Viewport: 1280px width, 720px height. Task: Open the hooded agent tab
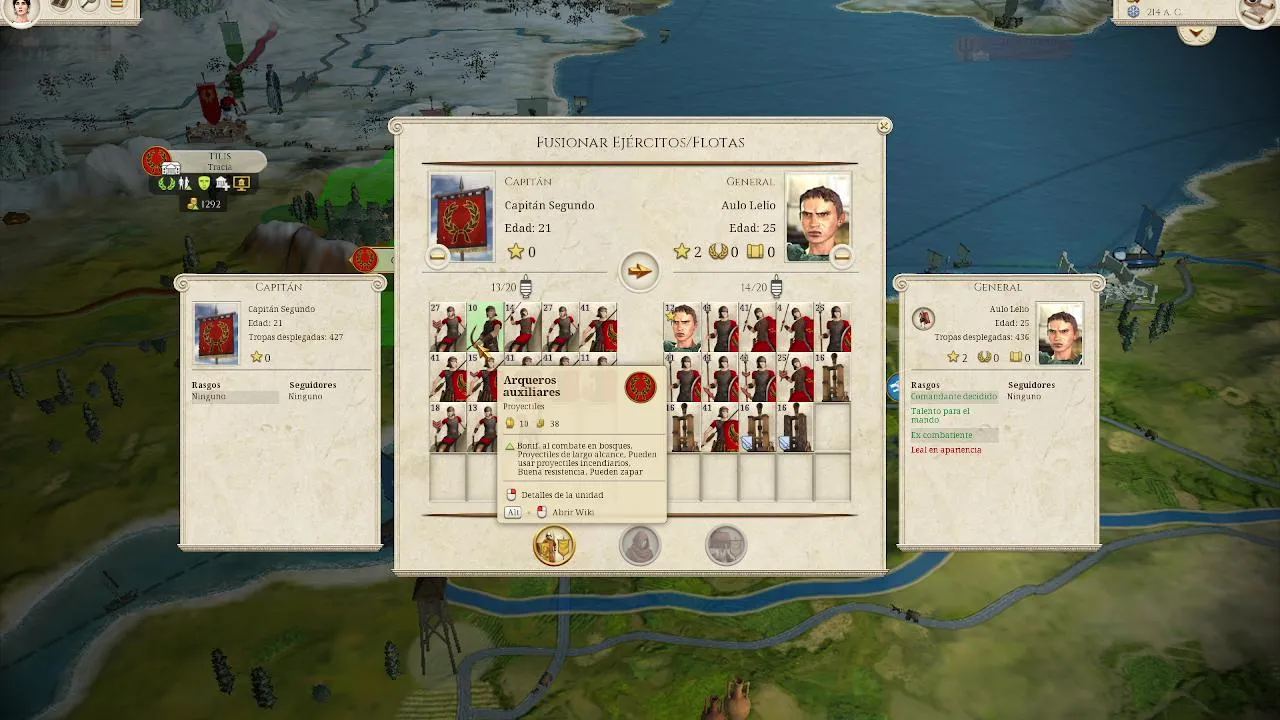(x=640, y=546)
